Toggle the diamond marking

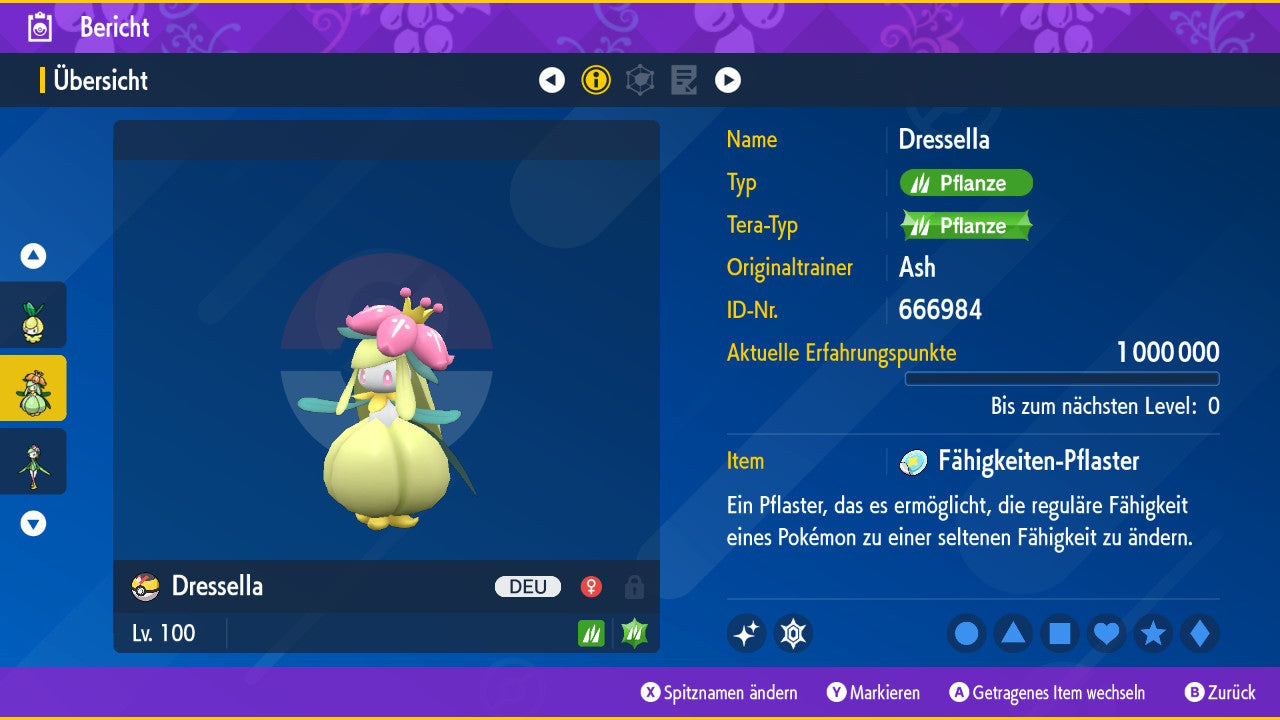pos(1200,634)
